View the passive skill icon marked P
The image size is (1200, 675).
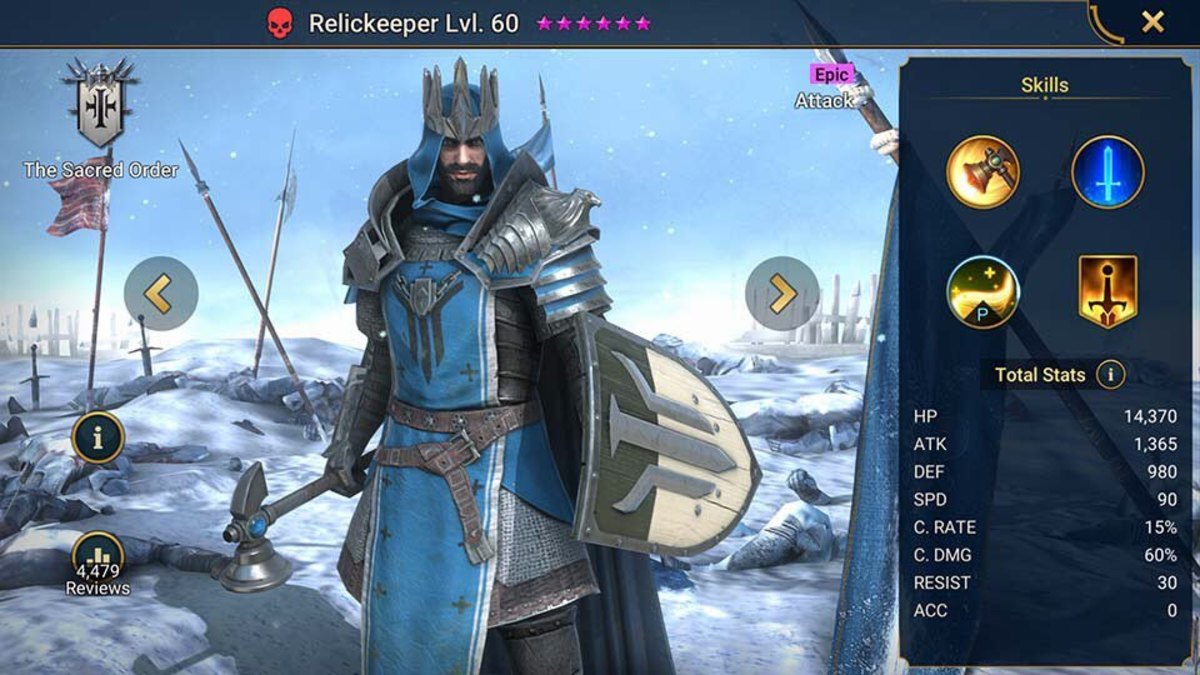pyautogui.click(x=983, y=292)
